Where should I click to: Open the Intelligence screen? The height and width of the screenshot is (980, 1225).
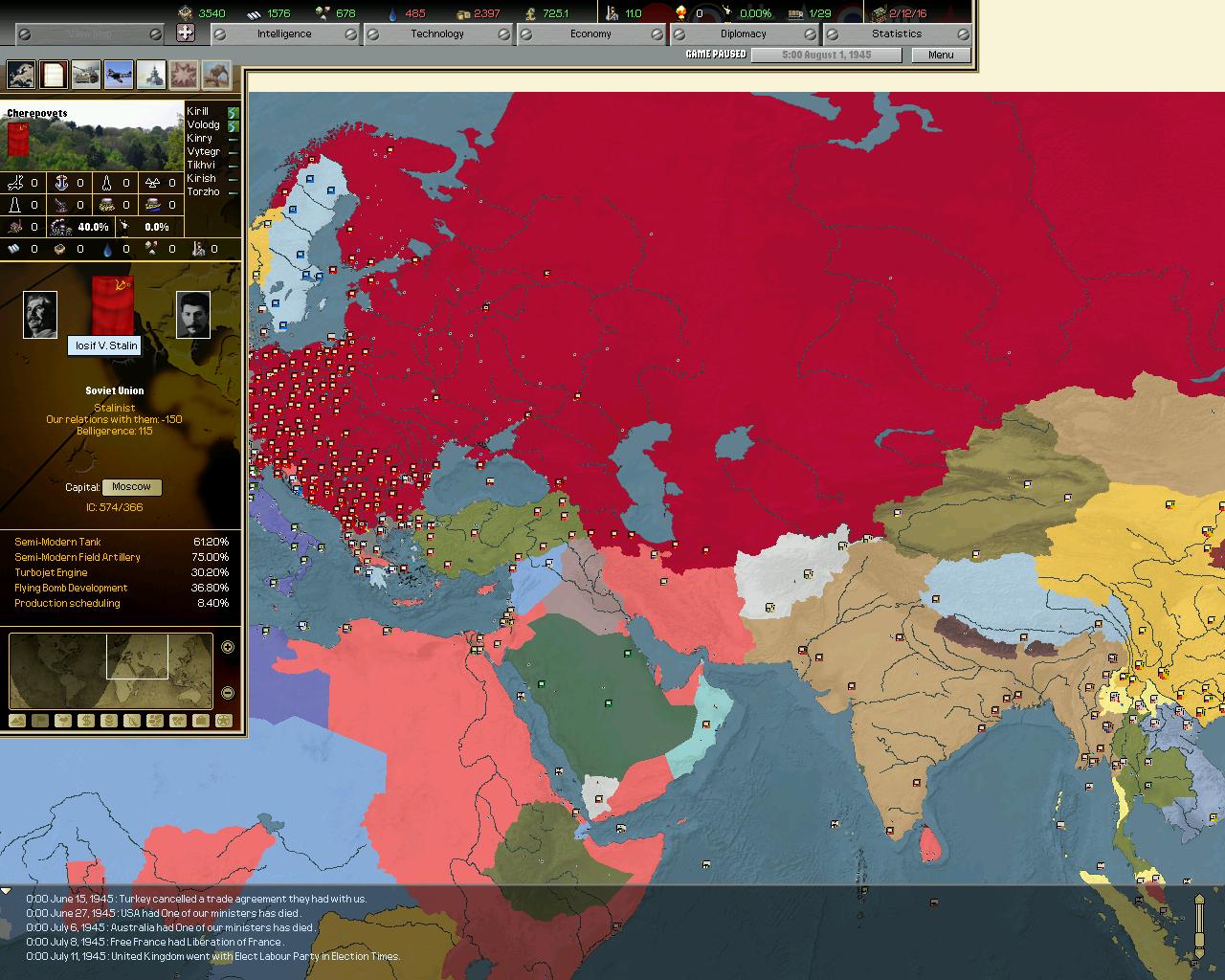coord(283,33)
